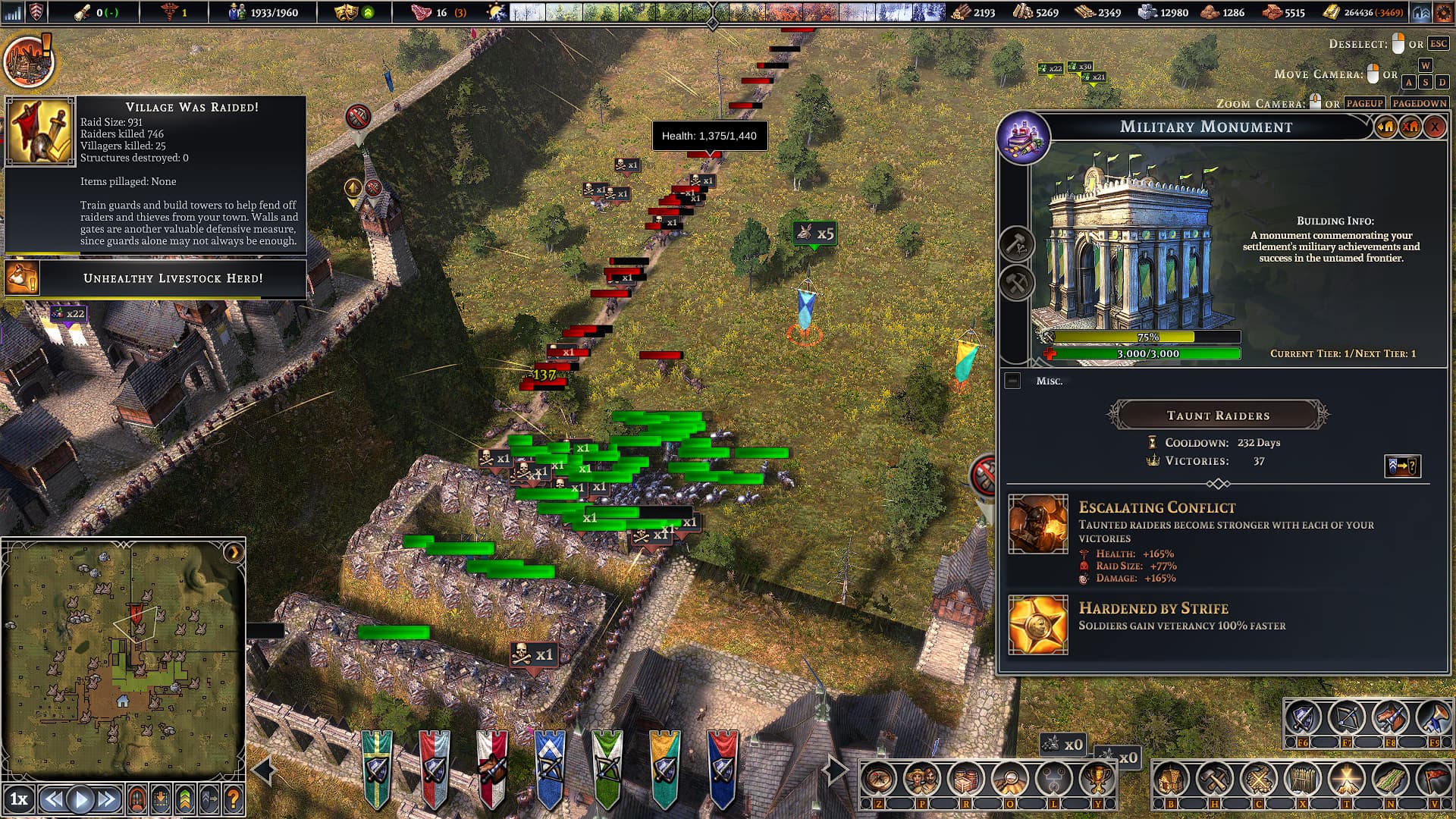Select the green archer squad banner

(607, 767)
